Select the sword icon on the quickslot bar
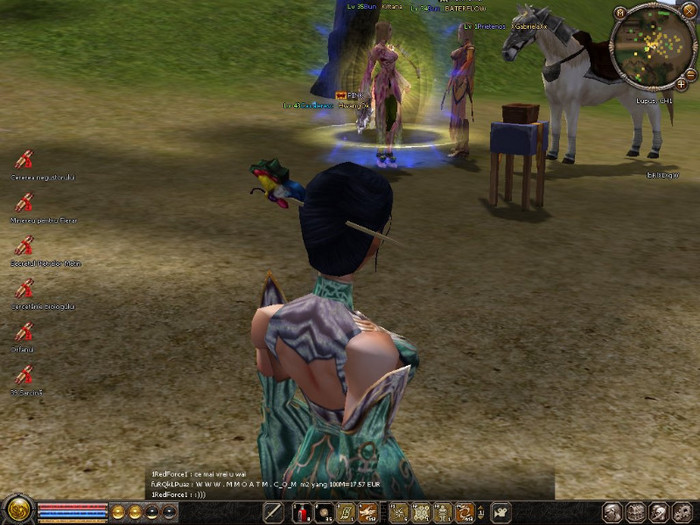 [x=273, y=513]
